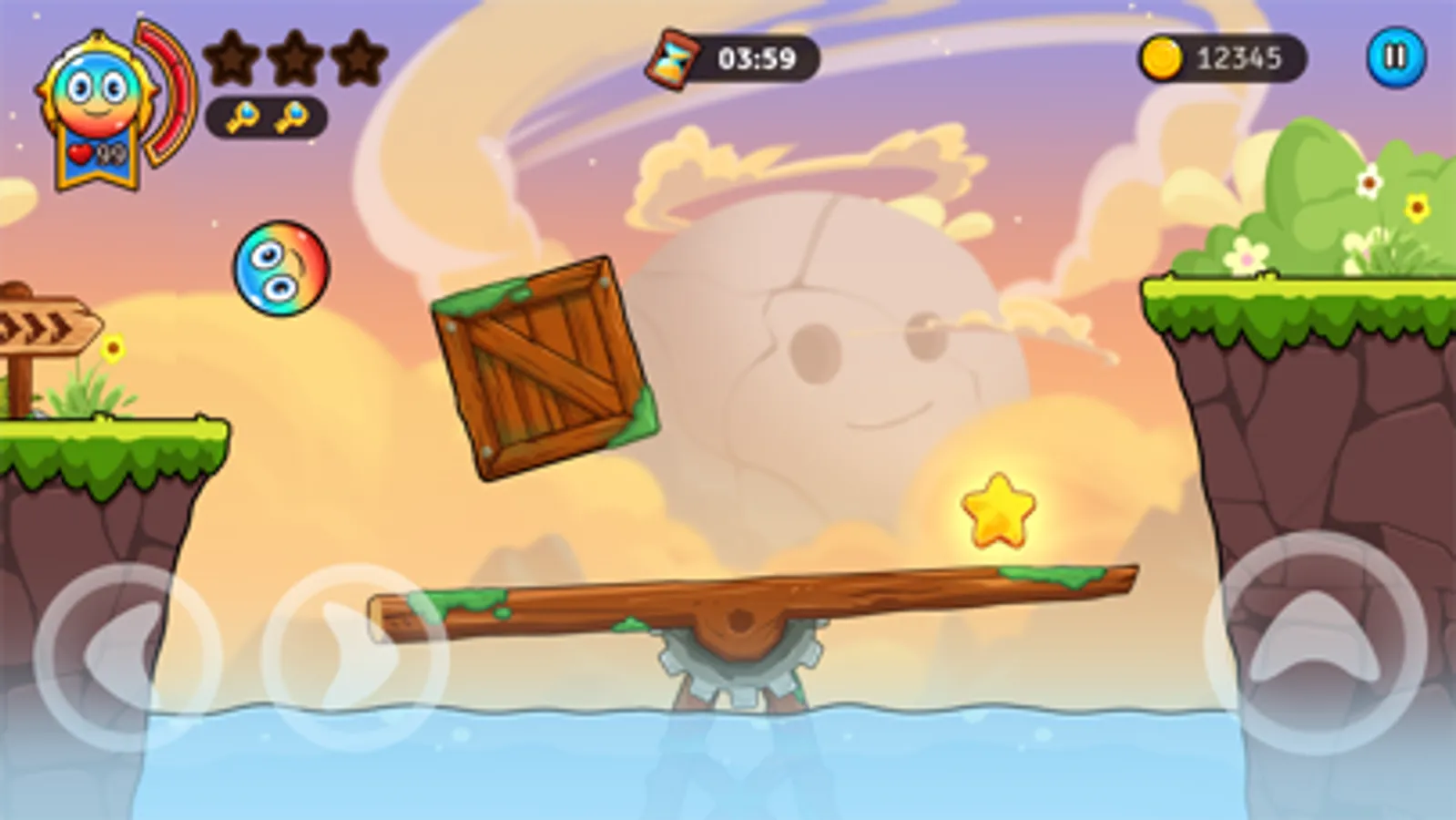Tap the hourglass timer icon
This screenshot has height=820, width=1456.
[x=674, y=57]
